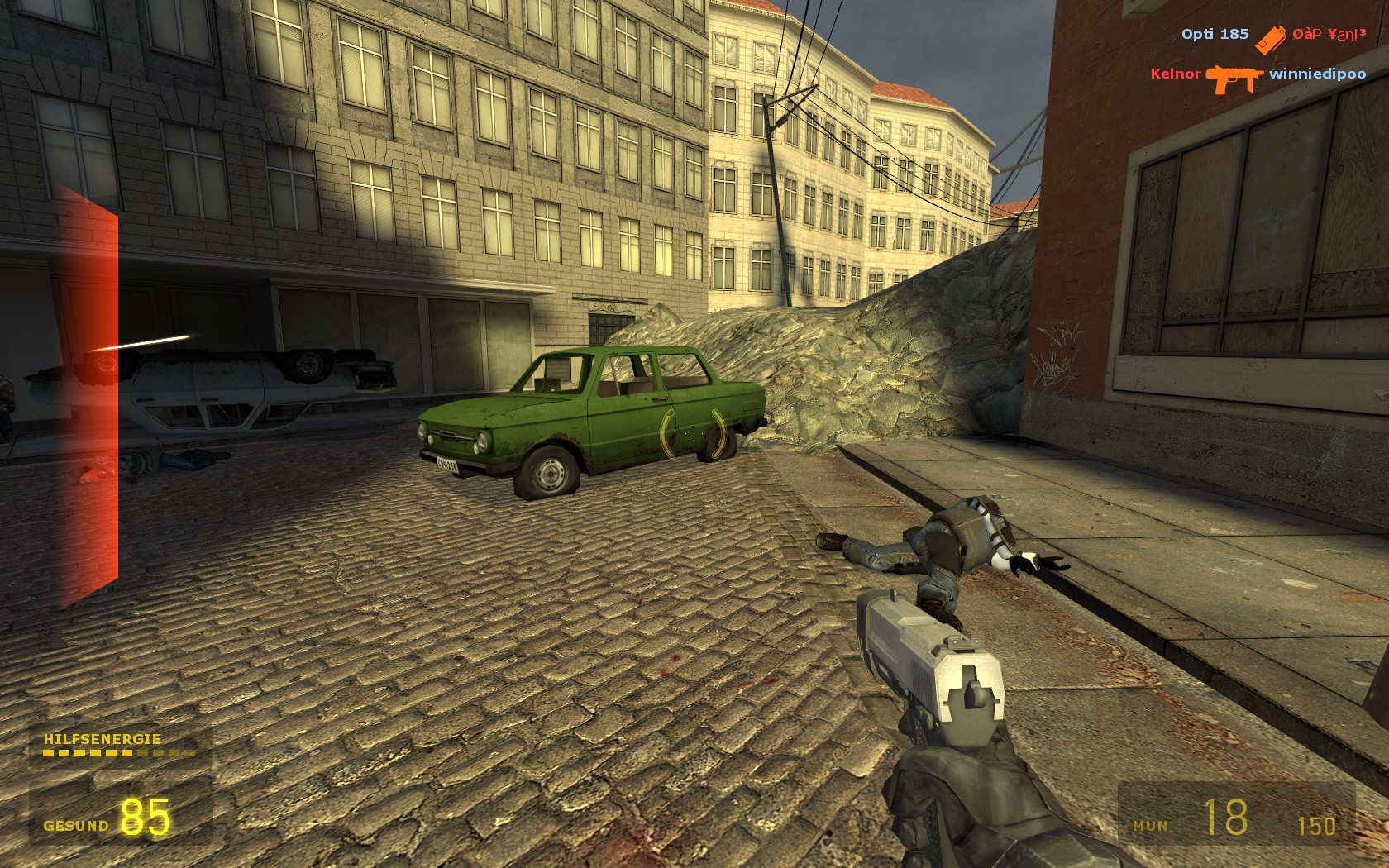Click the orange SMG kill feed icon
Viewport: 1389px width, 868px height.
[x=1234, y=78]
